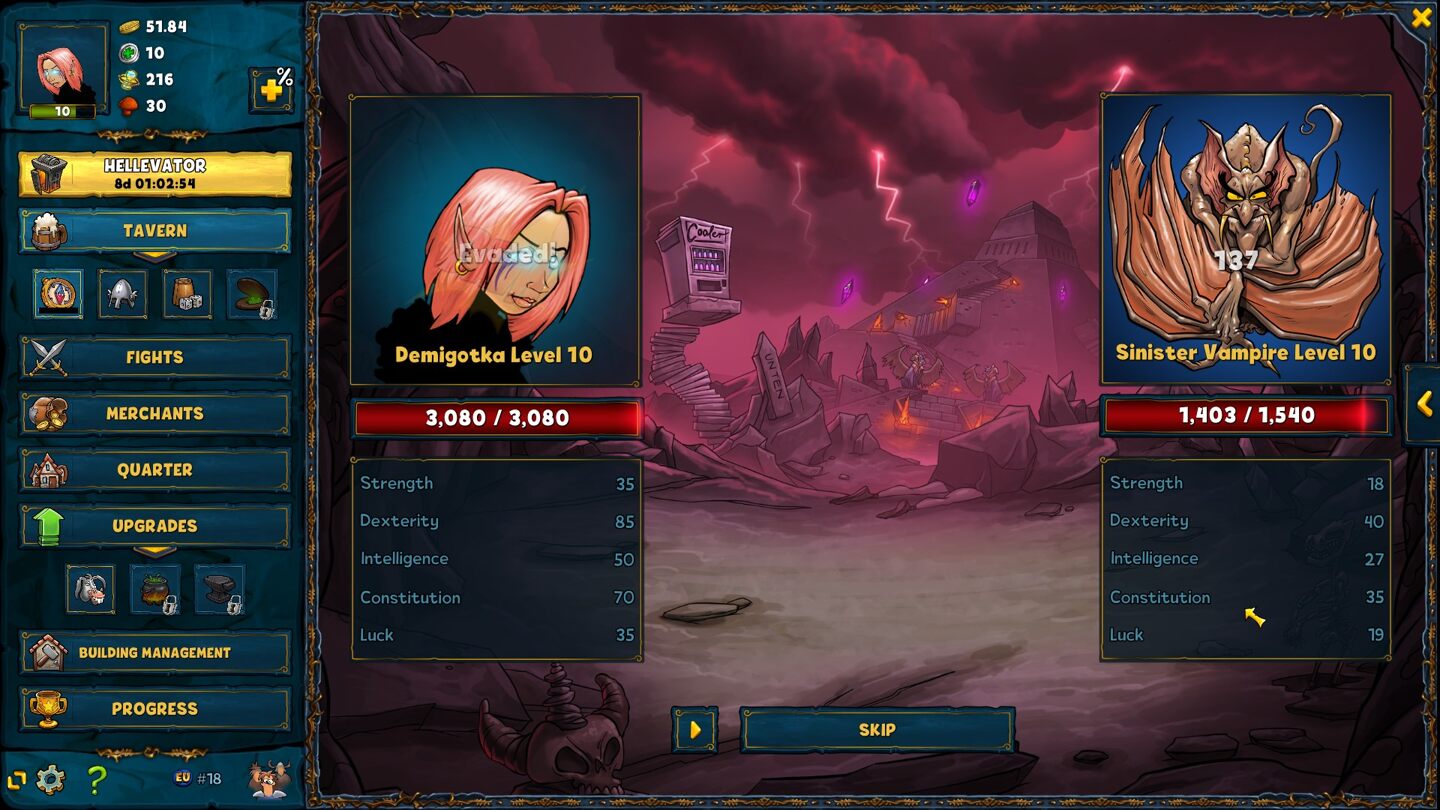The width and height of the screenshot is (1440, 810).
Task: Select the compass icon under Tavern
Action: click(58, 294)
